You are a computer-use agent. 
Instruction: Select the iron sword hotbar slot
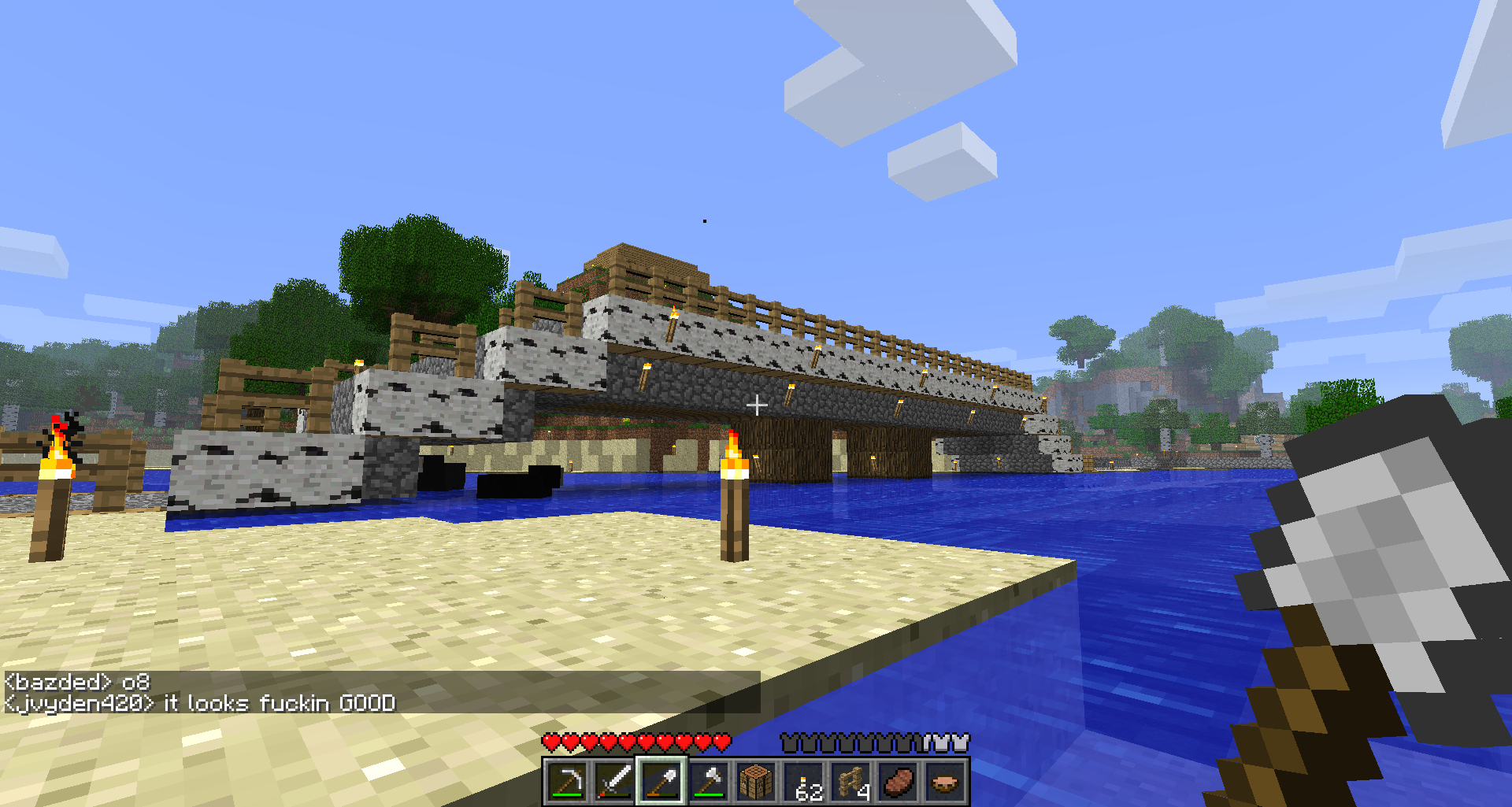click(614, 782)
